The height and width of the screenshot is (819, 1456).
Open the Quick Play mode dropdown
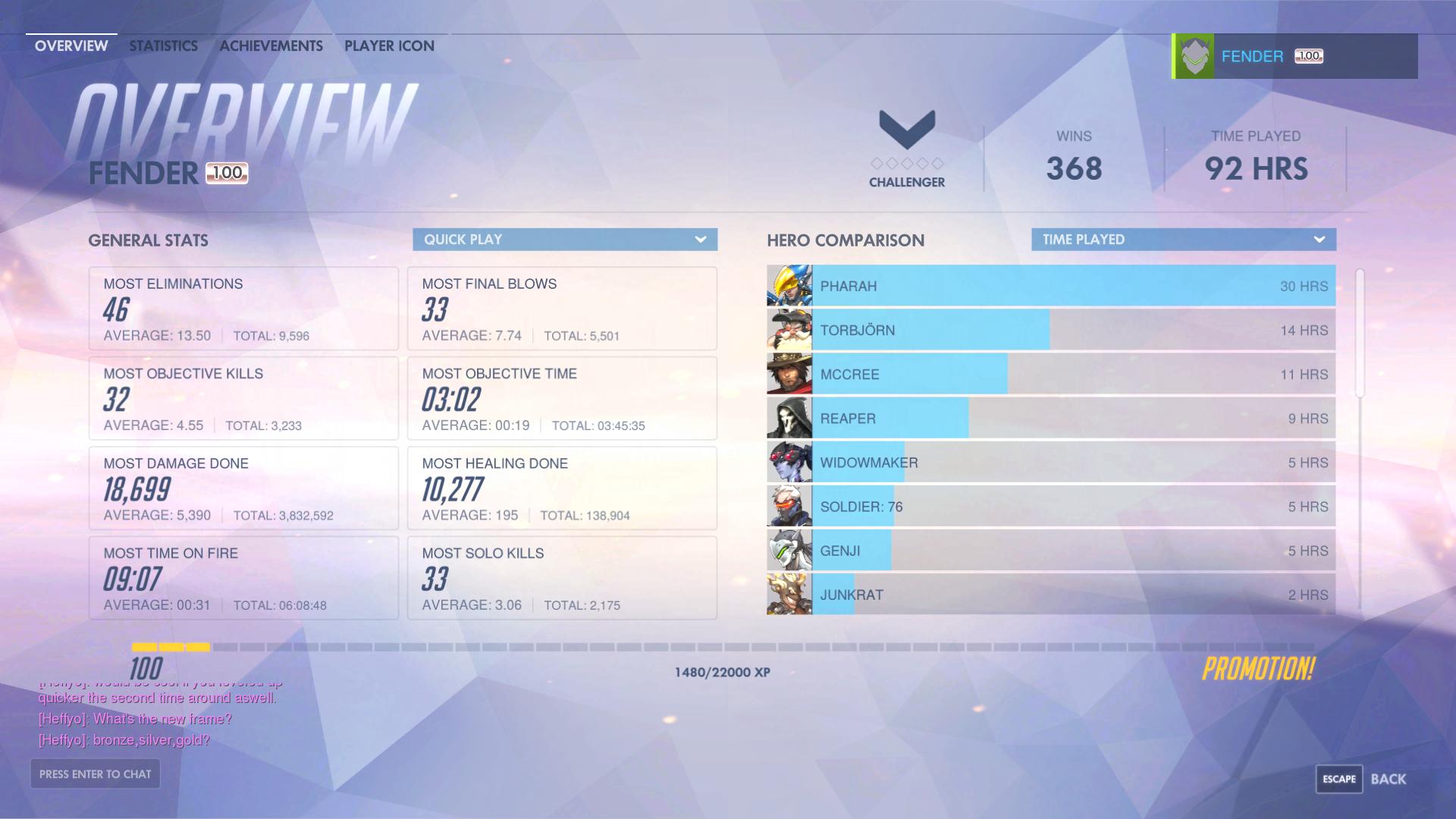[x=564, y=239]
